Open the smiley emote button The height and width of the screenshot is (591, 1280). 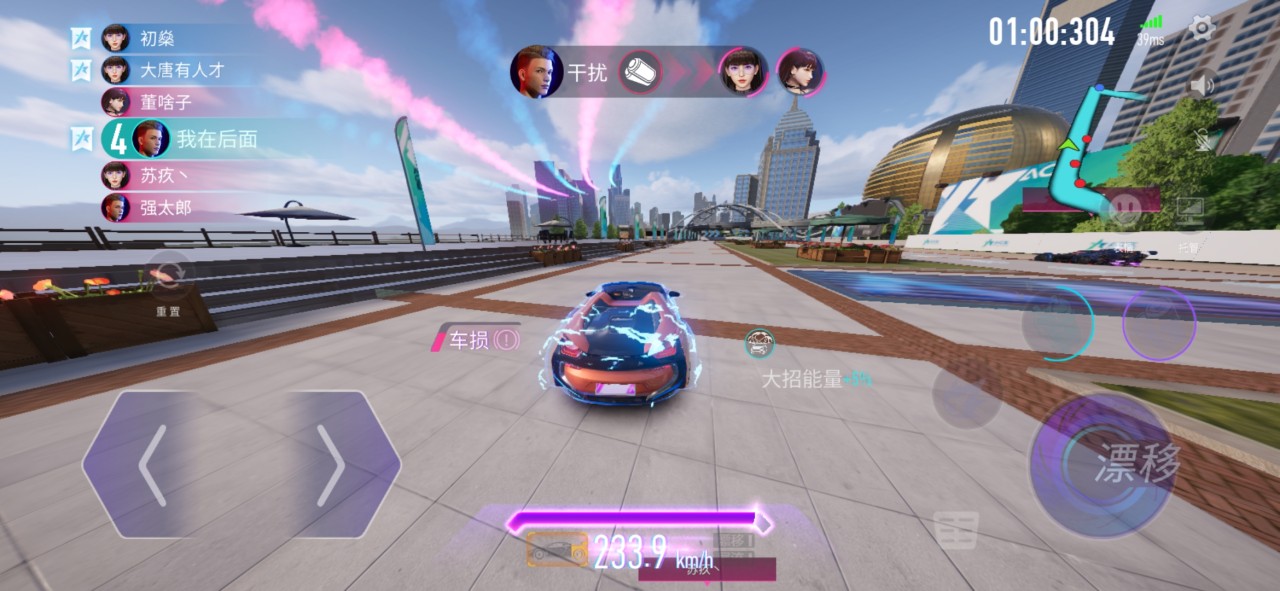[1125, 209]
